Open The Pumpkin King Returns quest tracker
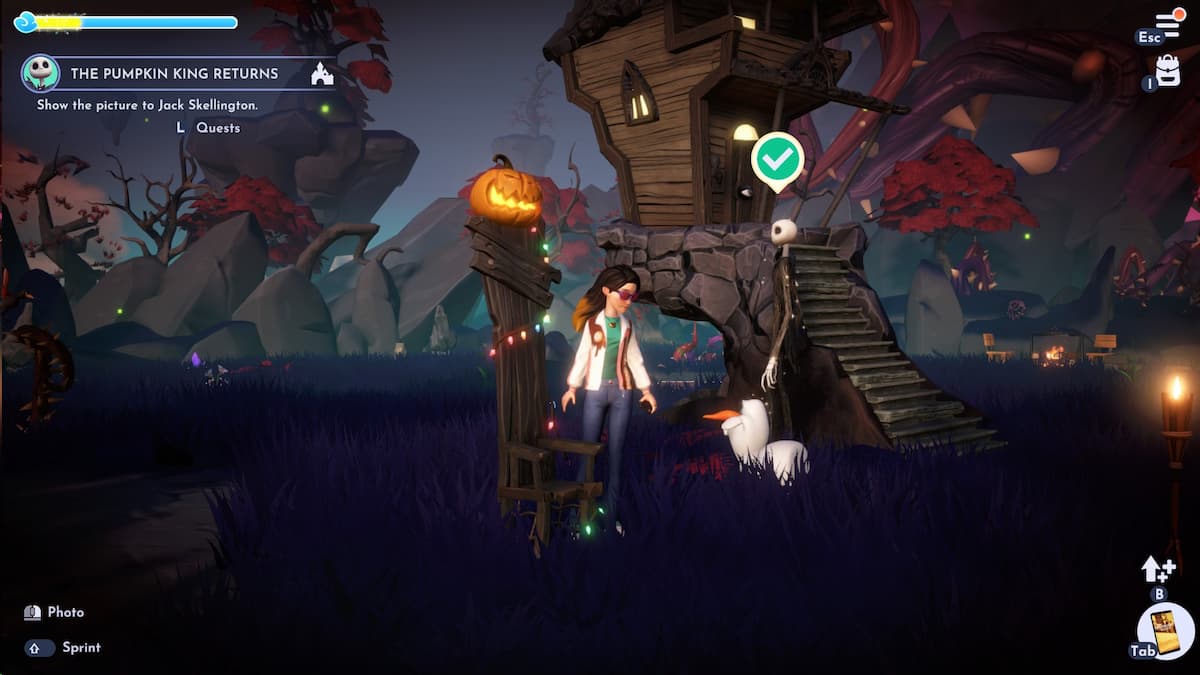The height and width of the screenshot is (675, 1200). coord(174,74)
